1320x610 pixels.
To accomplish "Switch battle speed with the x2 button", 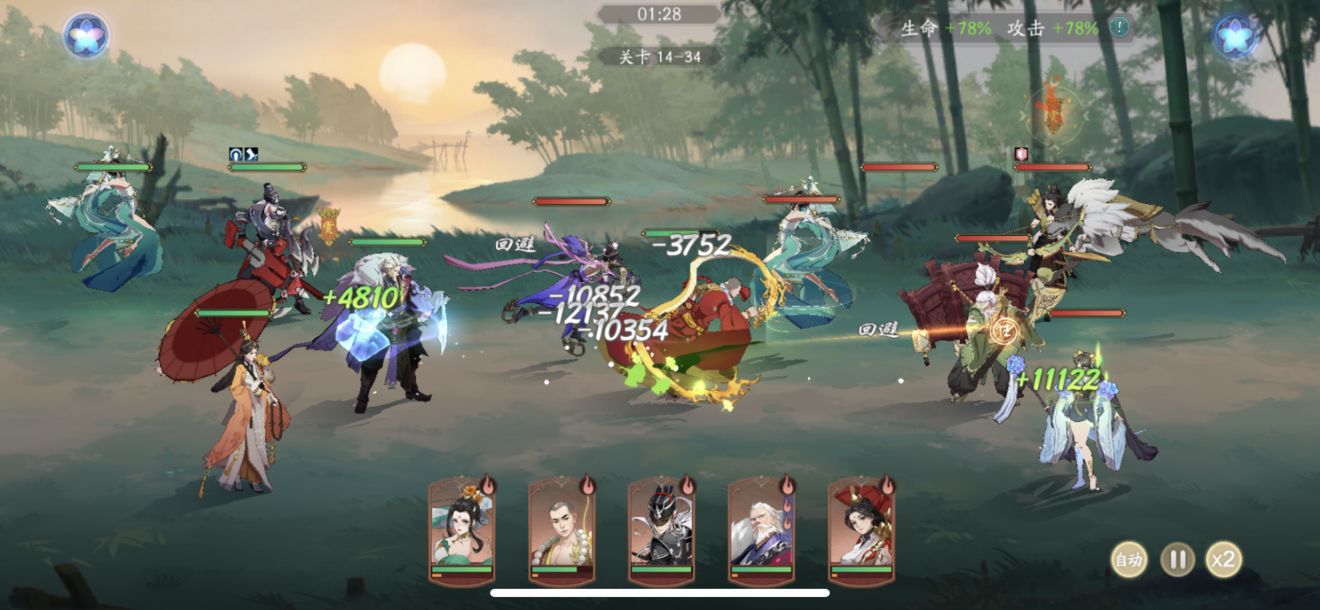I will coord(1223,559).
